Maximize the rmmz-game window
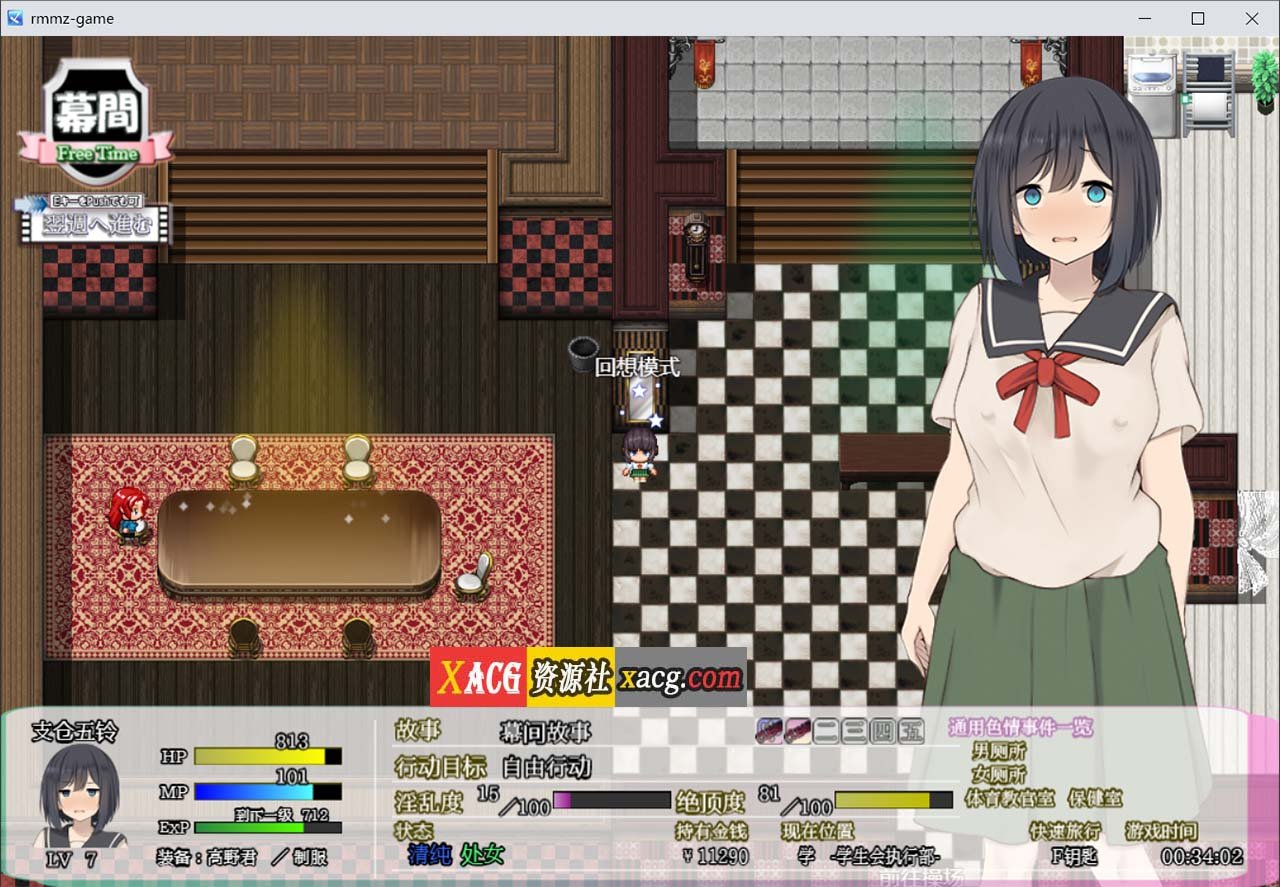The height and width of the screenshot is (887, 1280). coord(1198,18)
